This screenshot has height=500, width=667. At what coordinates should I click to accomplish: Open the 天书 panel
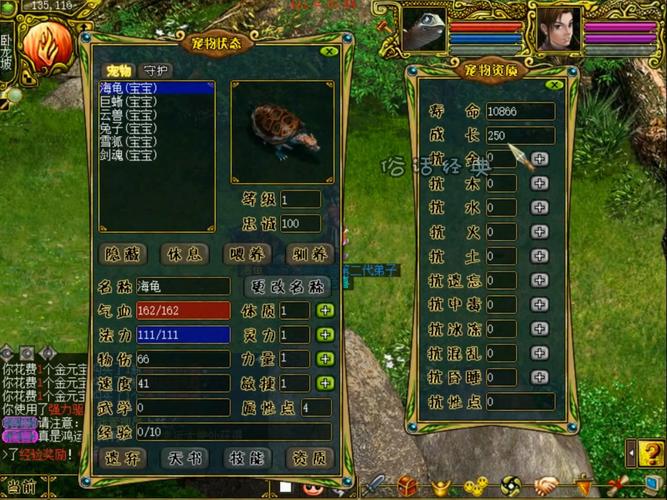[185, 457]
